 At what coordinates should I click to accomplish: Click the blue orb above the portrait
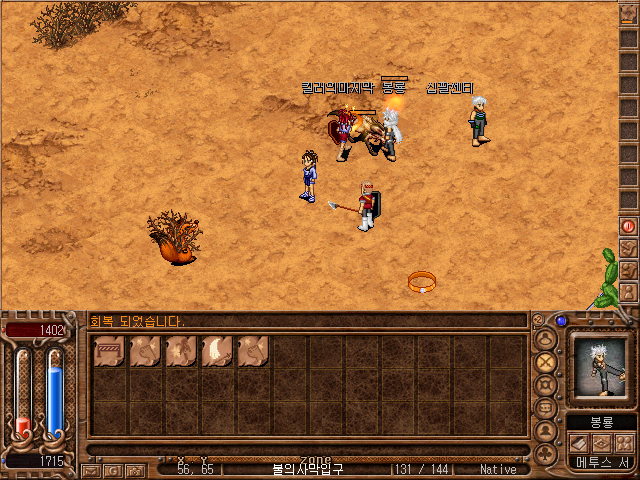pos(561,321)
